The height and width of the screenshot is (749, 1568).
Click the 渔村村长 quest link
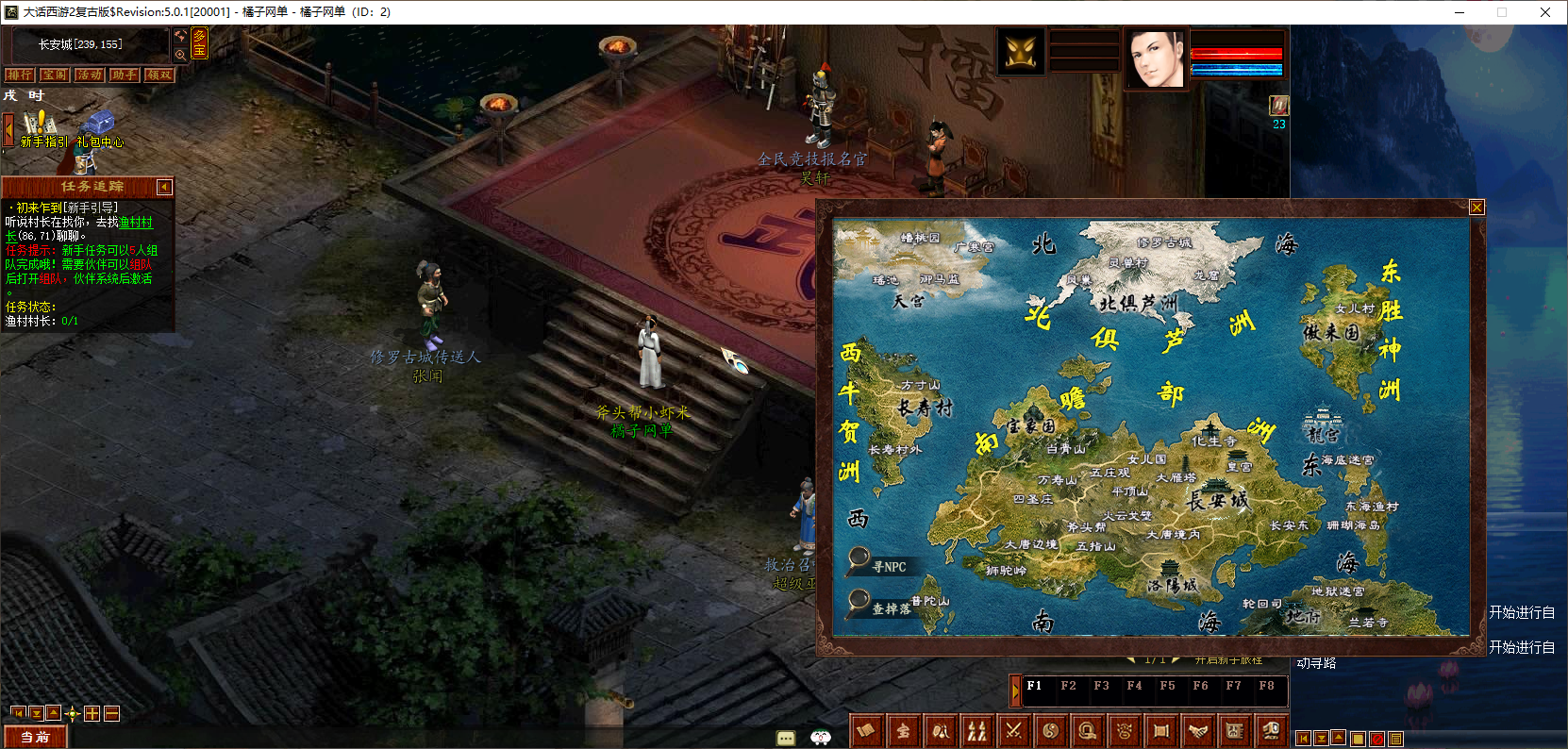(x=135, y=223)
